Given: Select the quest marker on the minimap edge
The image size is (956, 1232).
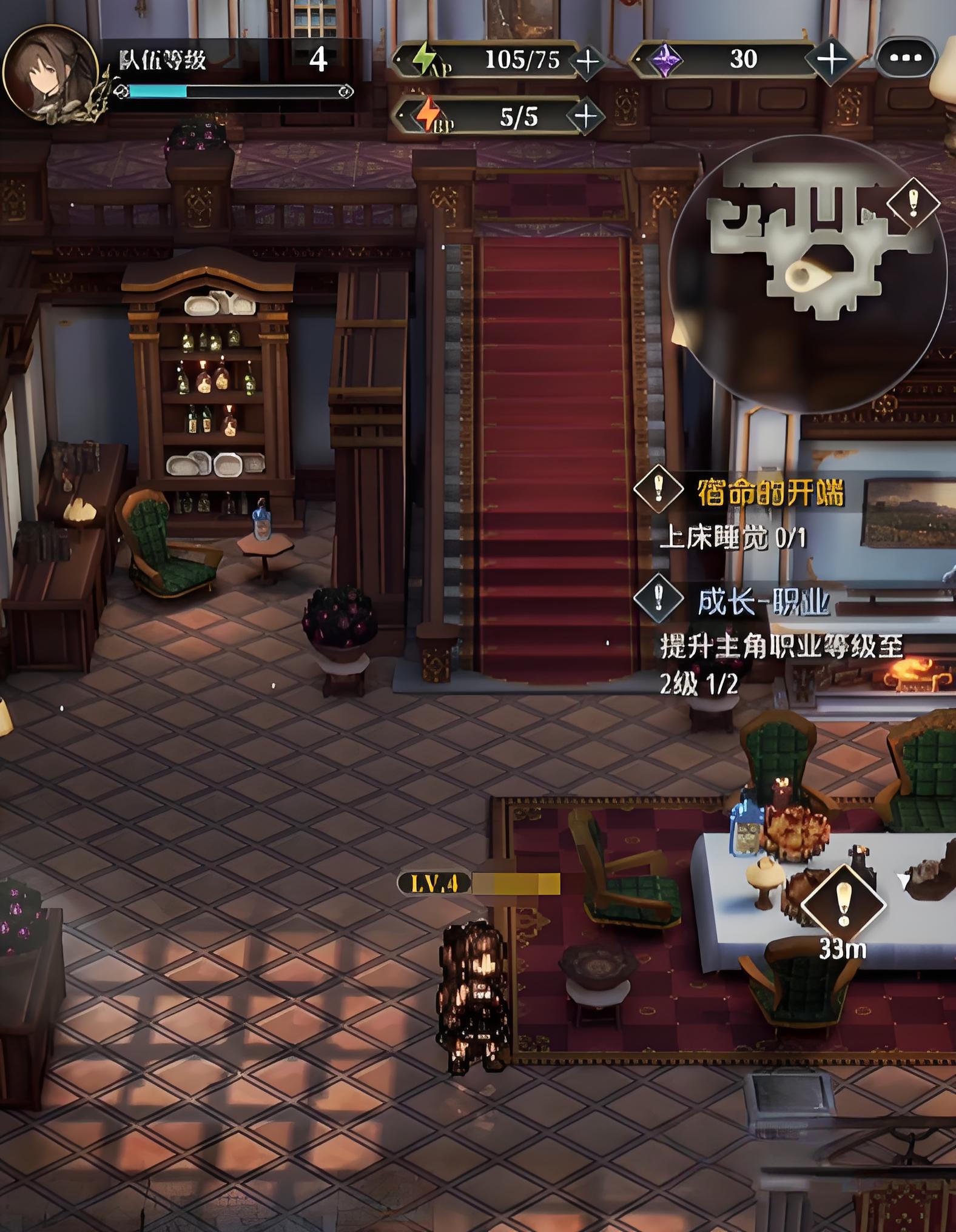Looking at the screenshot, I should [913, 202].
